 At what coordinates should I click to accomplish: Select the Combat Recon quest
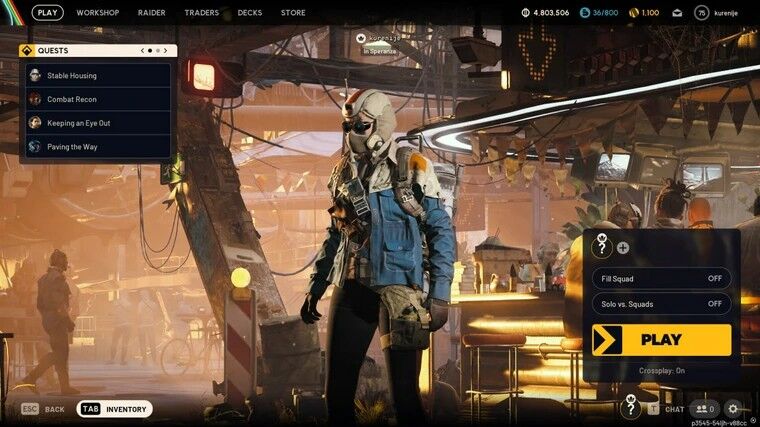98,99
